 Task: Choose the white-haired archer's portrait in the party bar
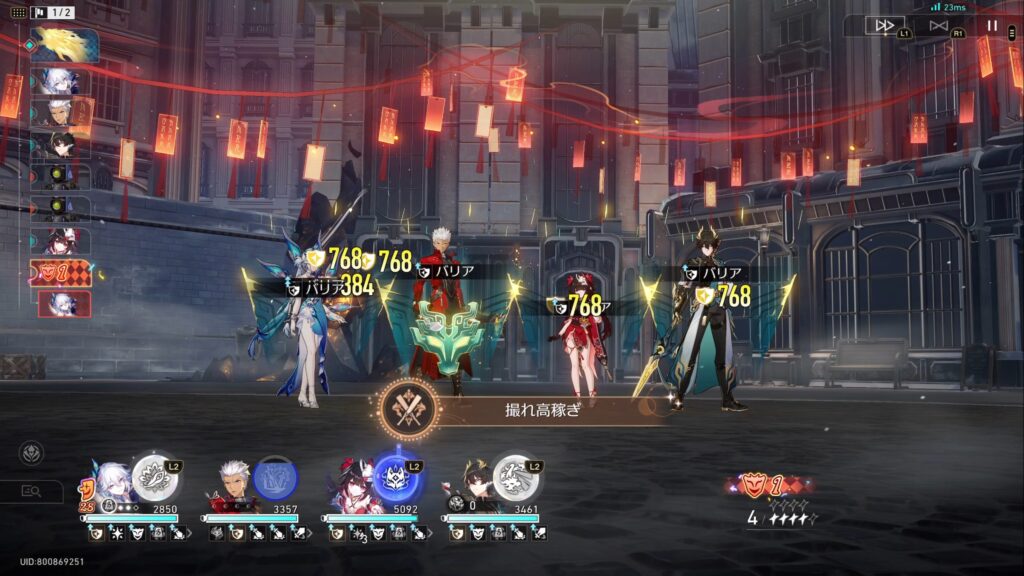click(230, 487)
